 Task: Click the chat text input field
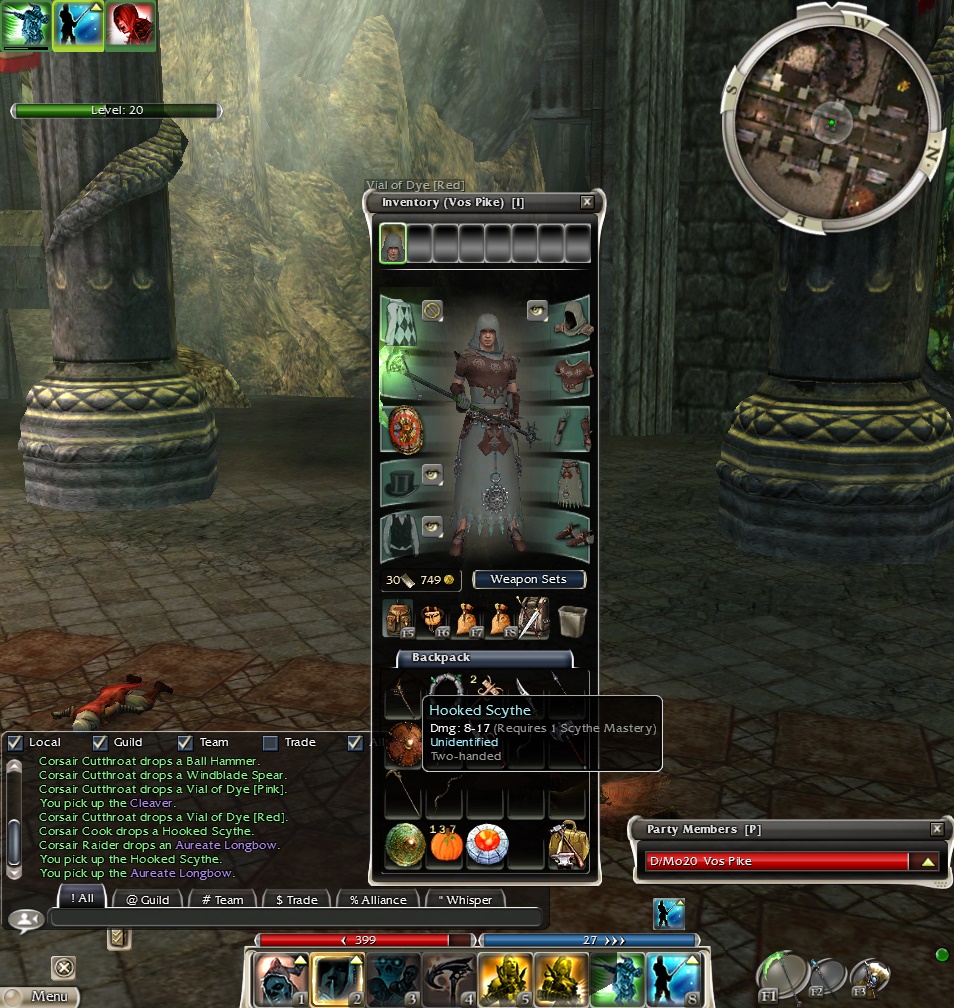(x=295, y=917)
